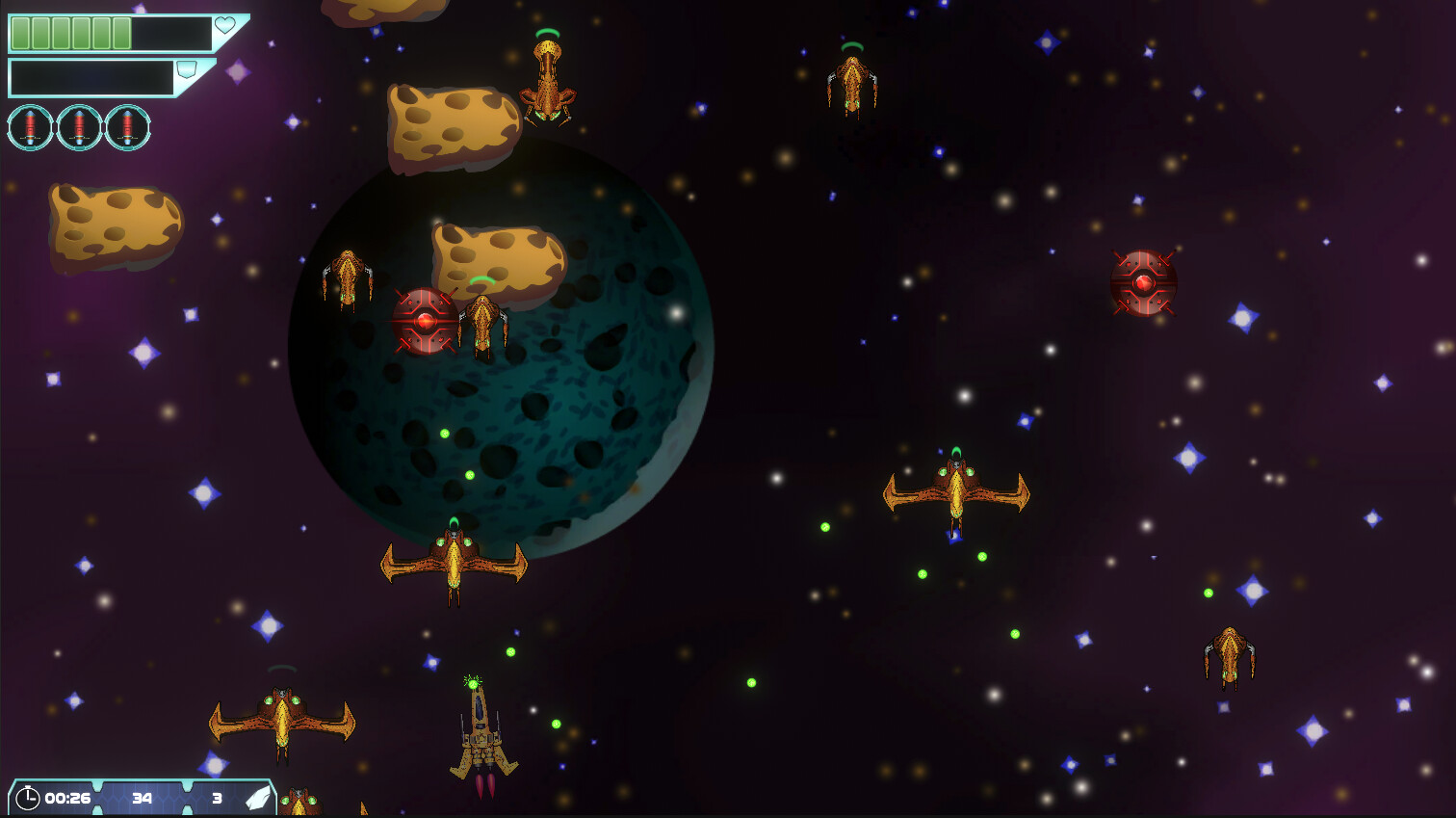The width and height of the screenshot is (1456, 818).
Task: Click the lives counter showing 3
Action: [217, 798]
